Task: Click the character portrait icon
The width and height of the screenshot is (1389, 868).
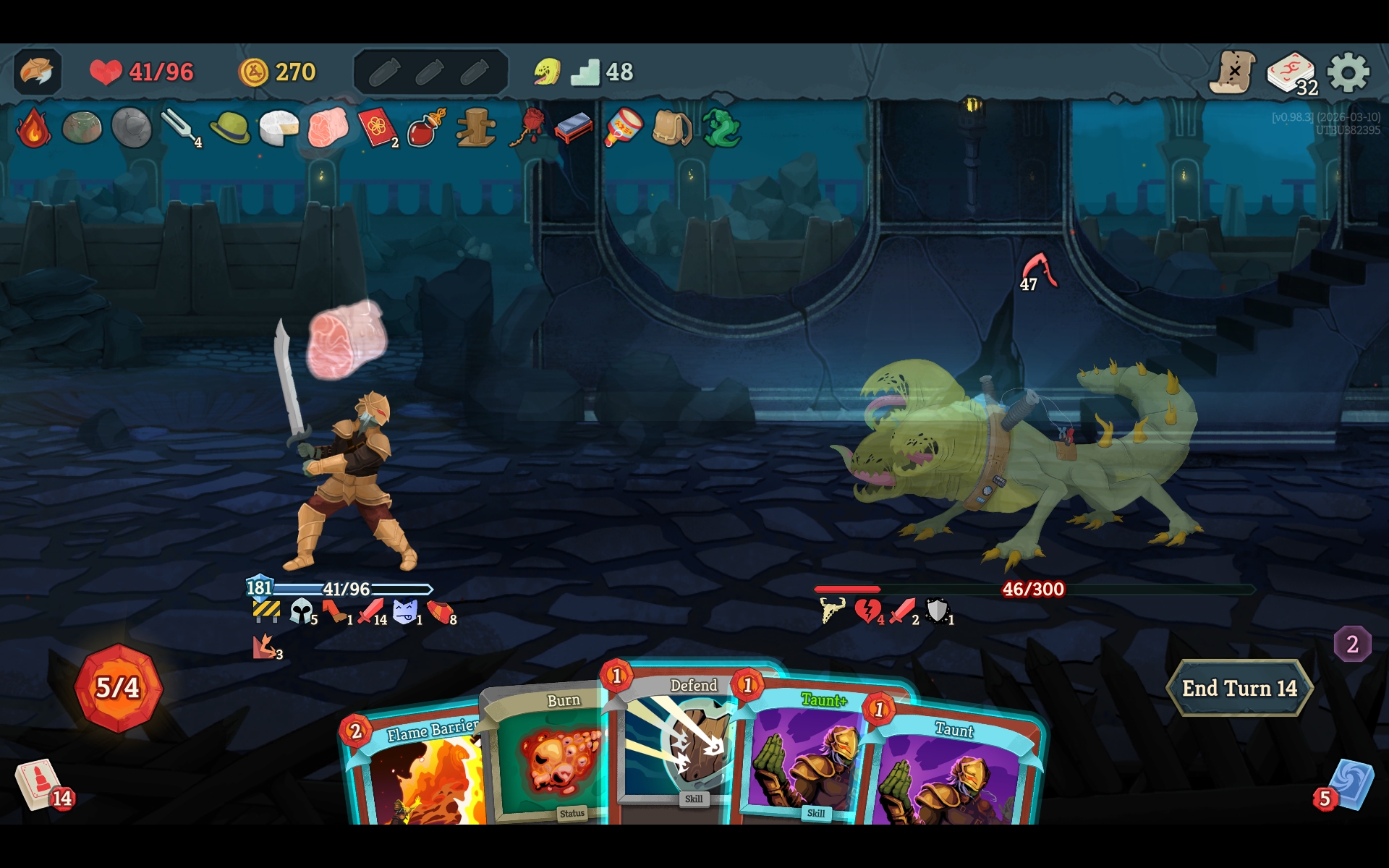Action: tap(37, 72)
